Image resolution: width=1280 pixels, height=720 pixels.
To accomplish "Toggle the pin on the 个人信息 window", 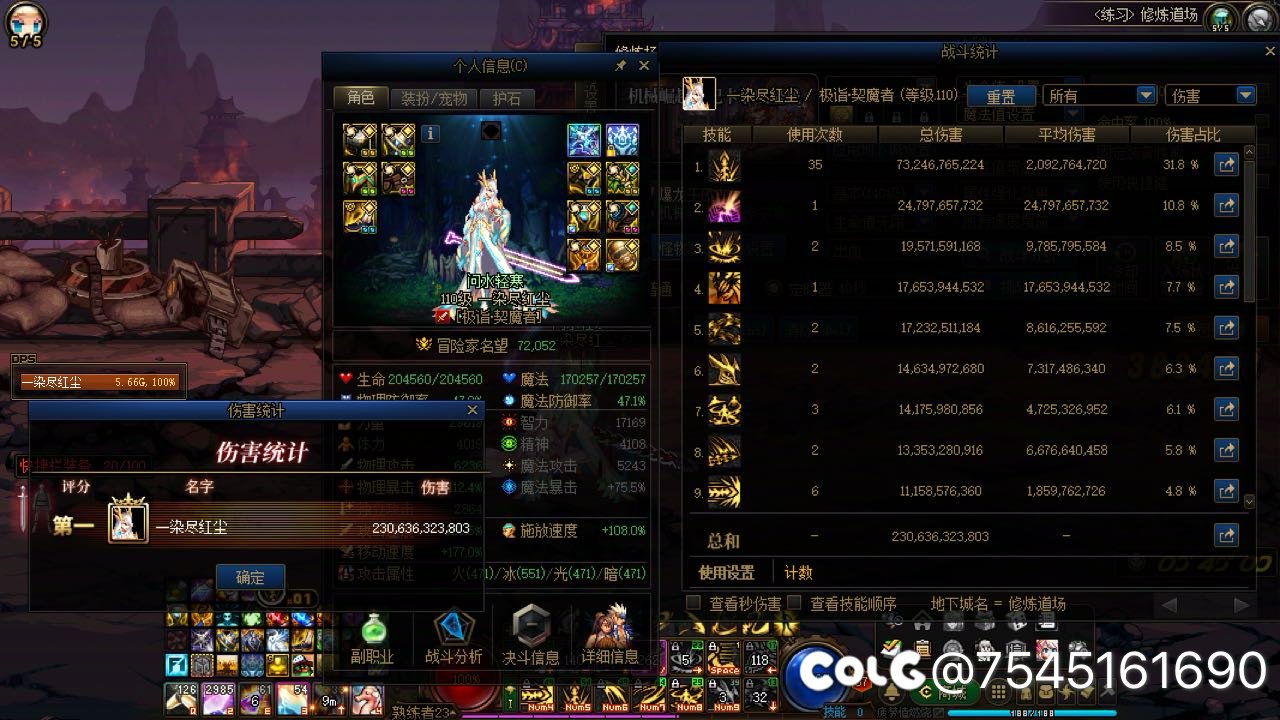I will (x=620, y=65).
